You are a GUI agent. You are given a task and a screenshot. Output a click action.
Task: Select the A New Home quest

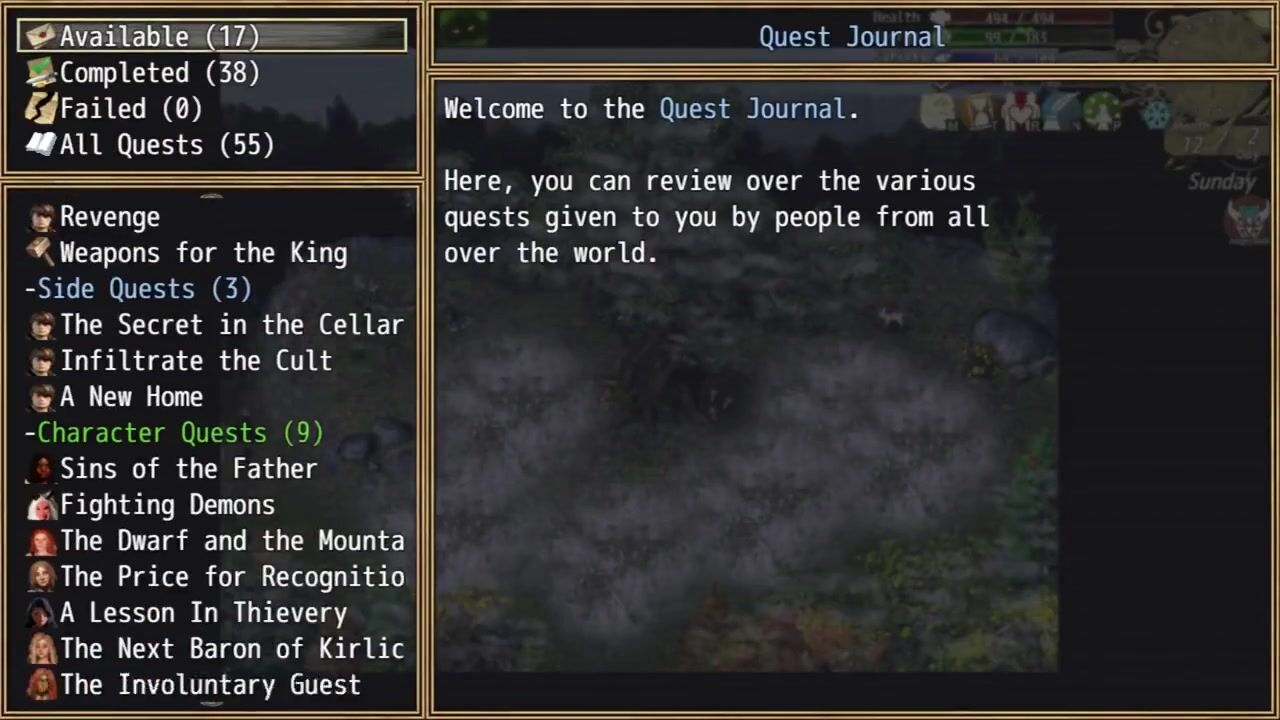(x=131, y=397)
